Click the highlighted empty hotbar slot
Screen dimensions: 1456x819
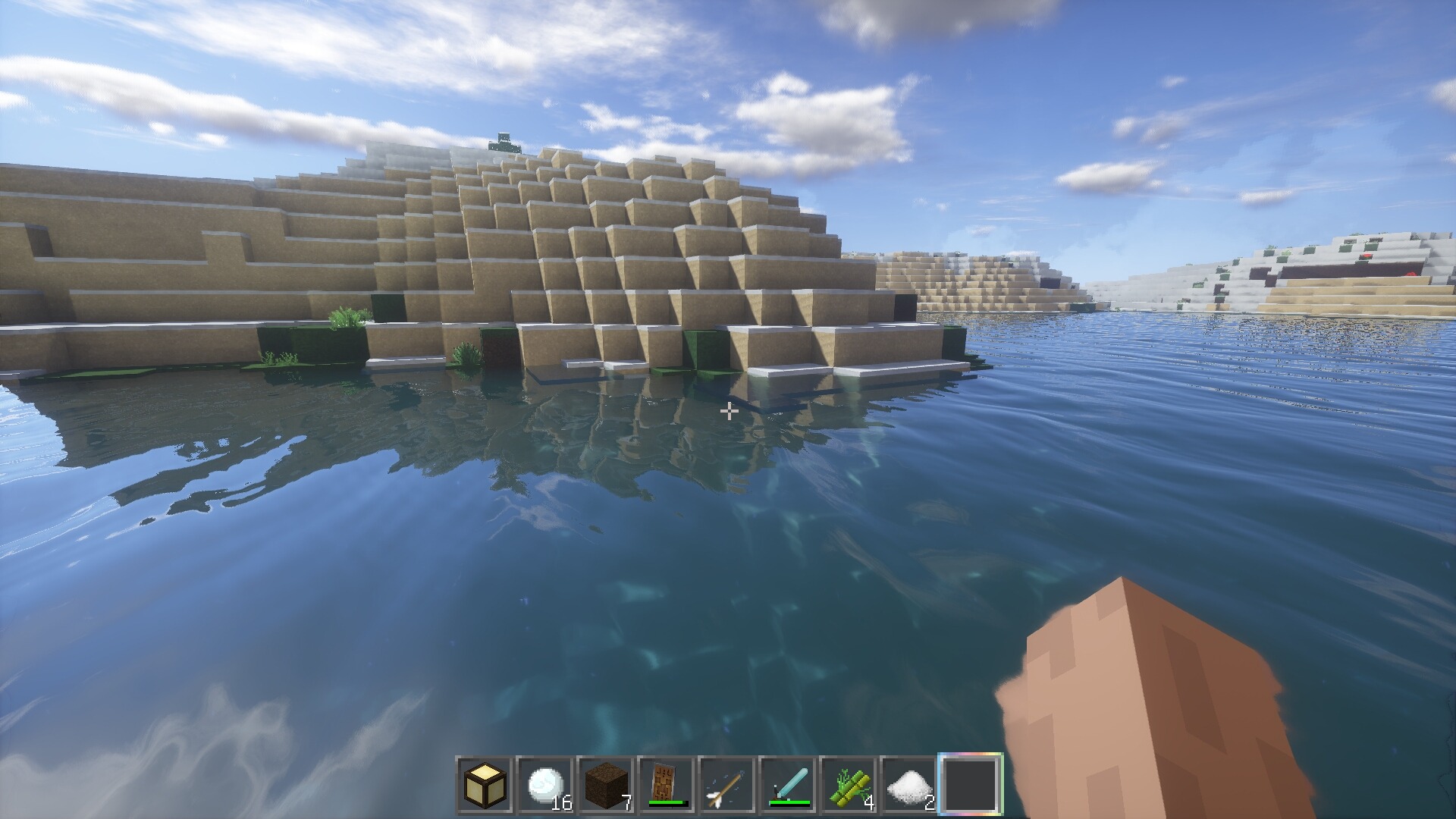[971, 785]
